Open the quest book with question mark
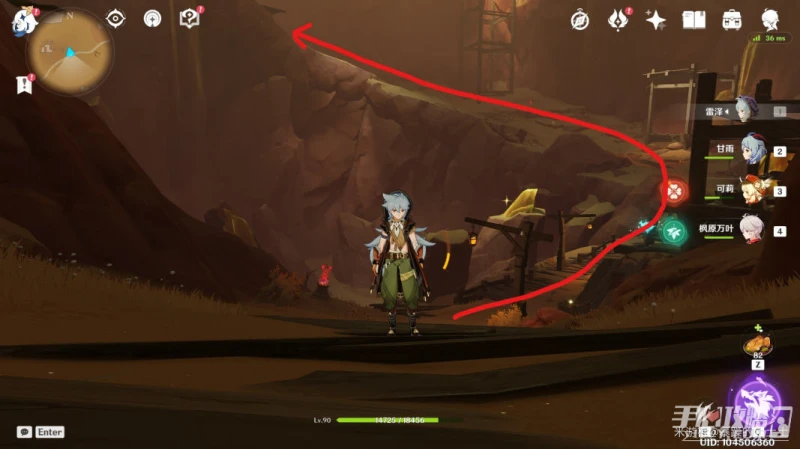This screenshot has height=449, width=800. 189,18
